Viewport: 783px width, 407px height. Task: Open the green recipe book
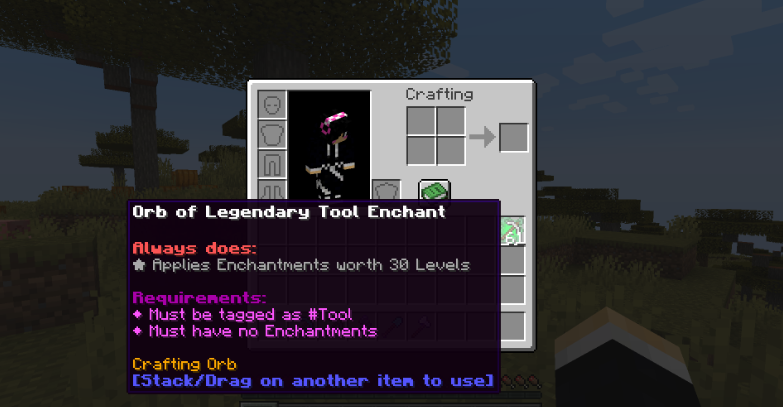pyautogui.click(x=435, y=190)
